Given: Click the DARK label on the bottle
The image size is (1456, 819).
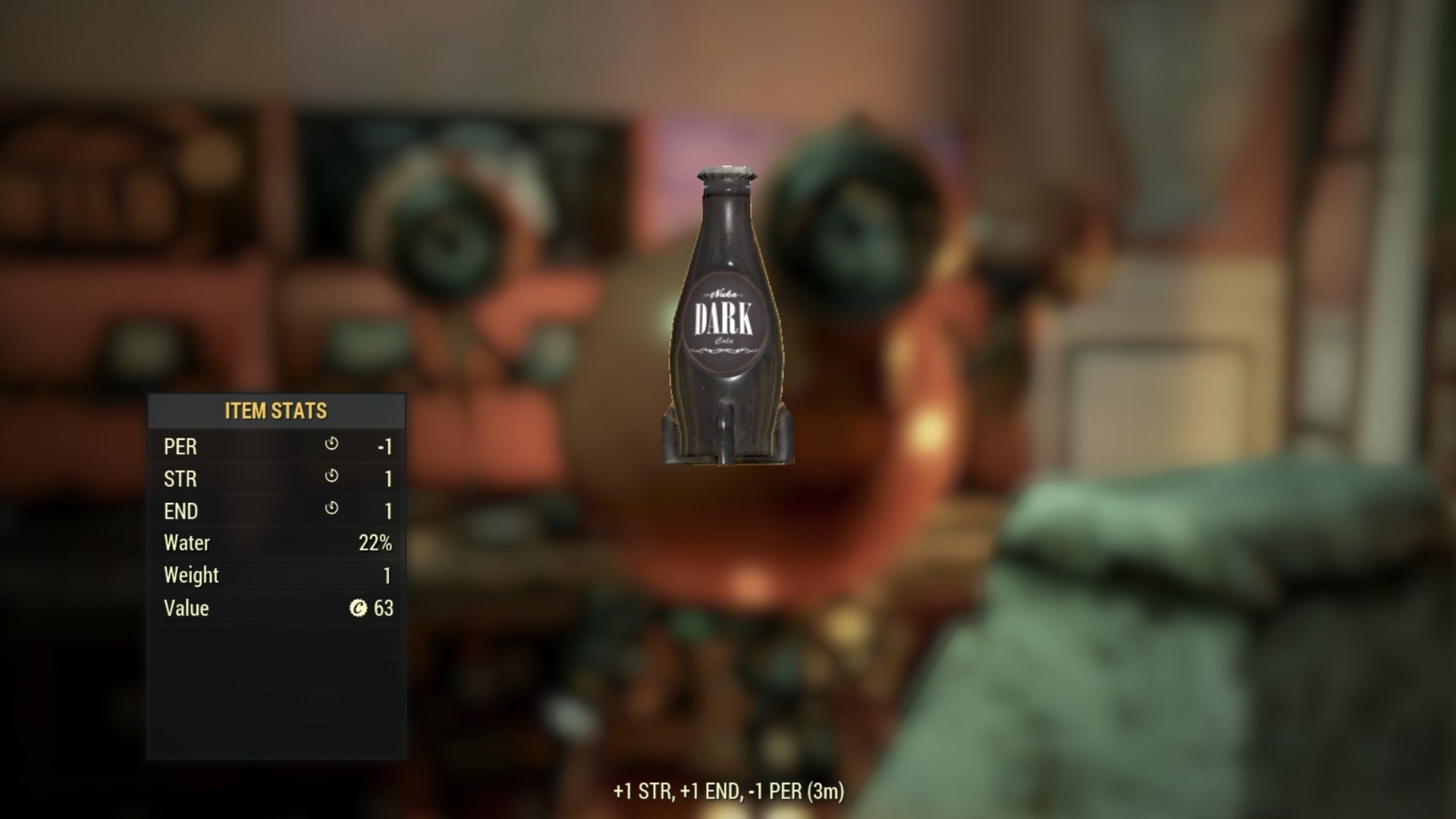Looking at the screenshot, I should click(726, 315).
